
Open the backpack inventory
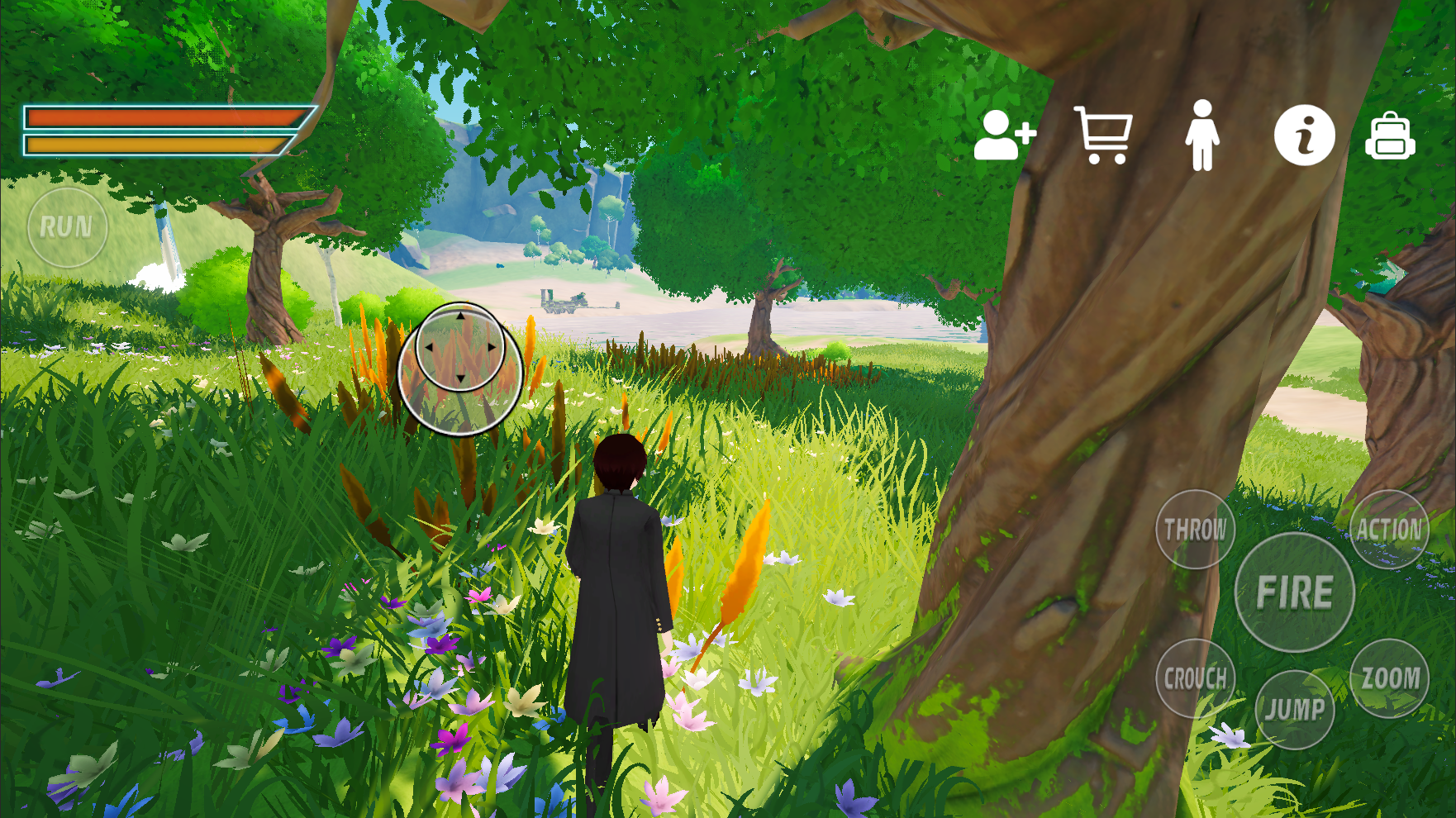1390,136
